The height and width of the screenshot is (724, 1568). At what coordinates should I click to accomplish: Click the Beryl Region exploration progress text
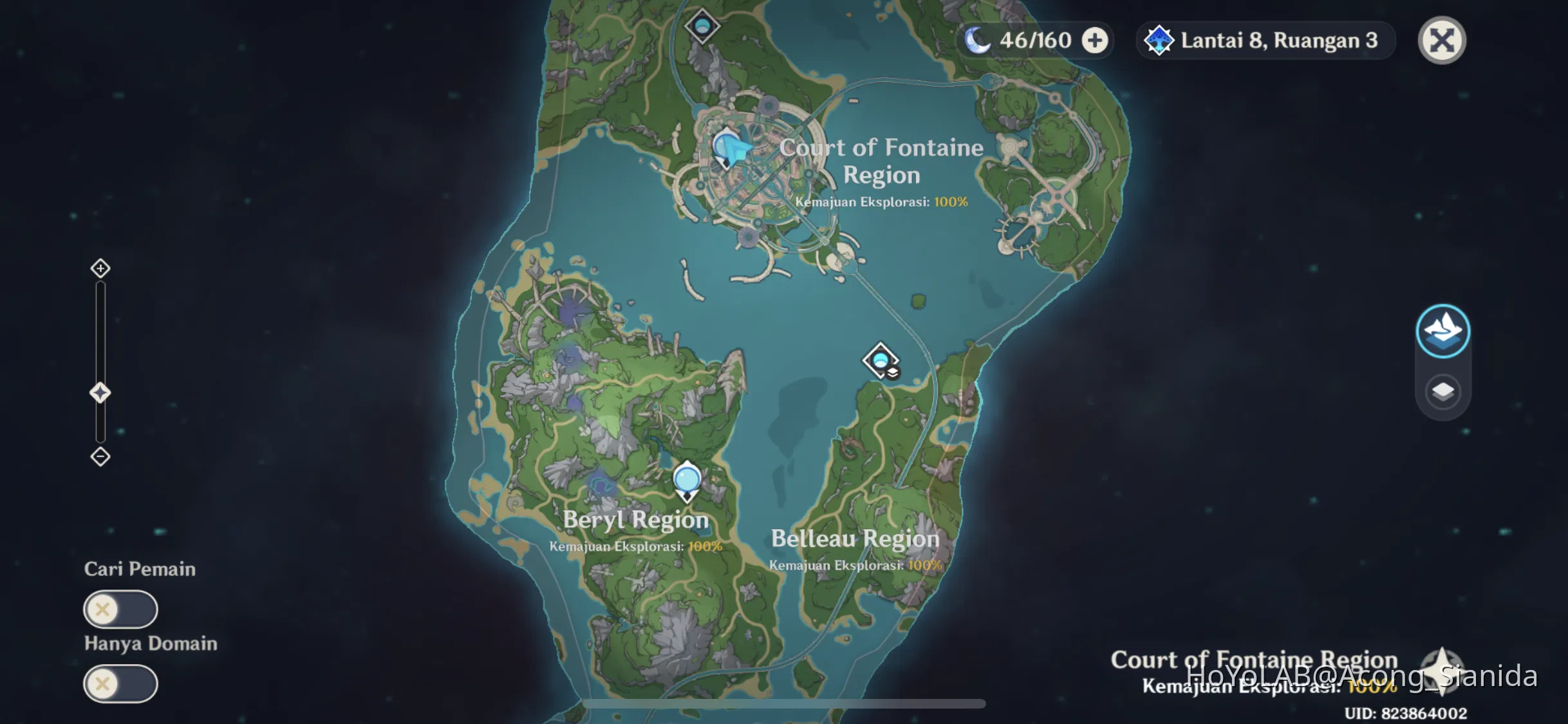pos(636,546)
